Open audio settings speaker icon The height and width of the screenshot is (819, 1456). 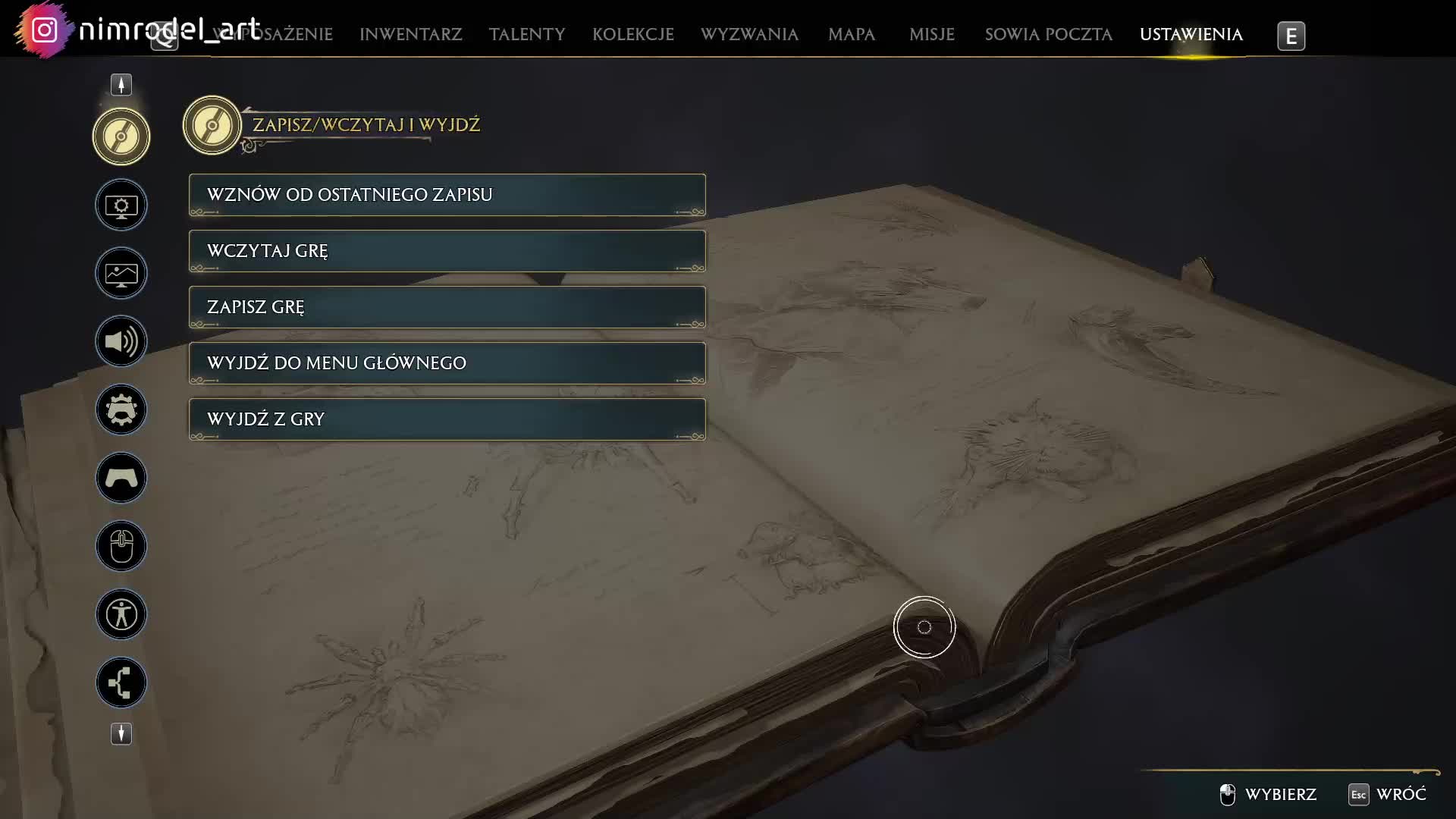(121, 341)
